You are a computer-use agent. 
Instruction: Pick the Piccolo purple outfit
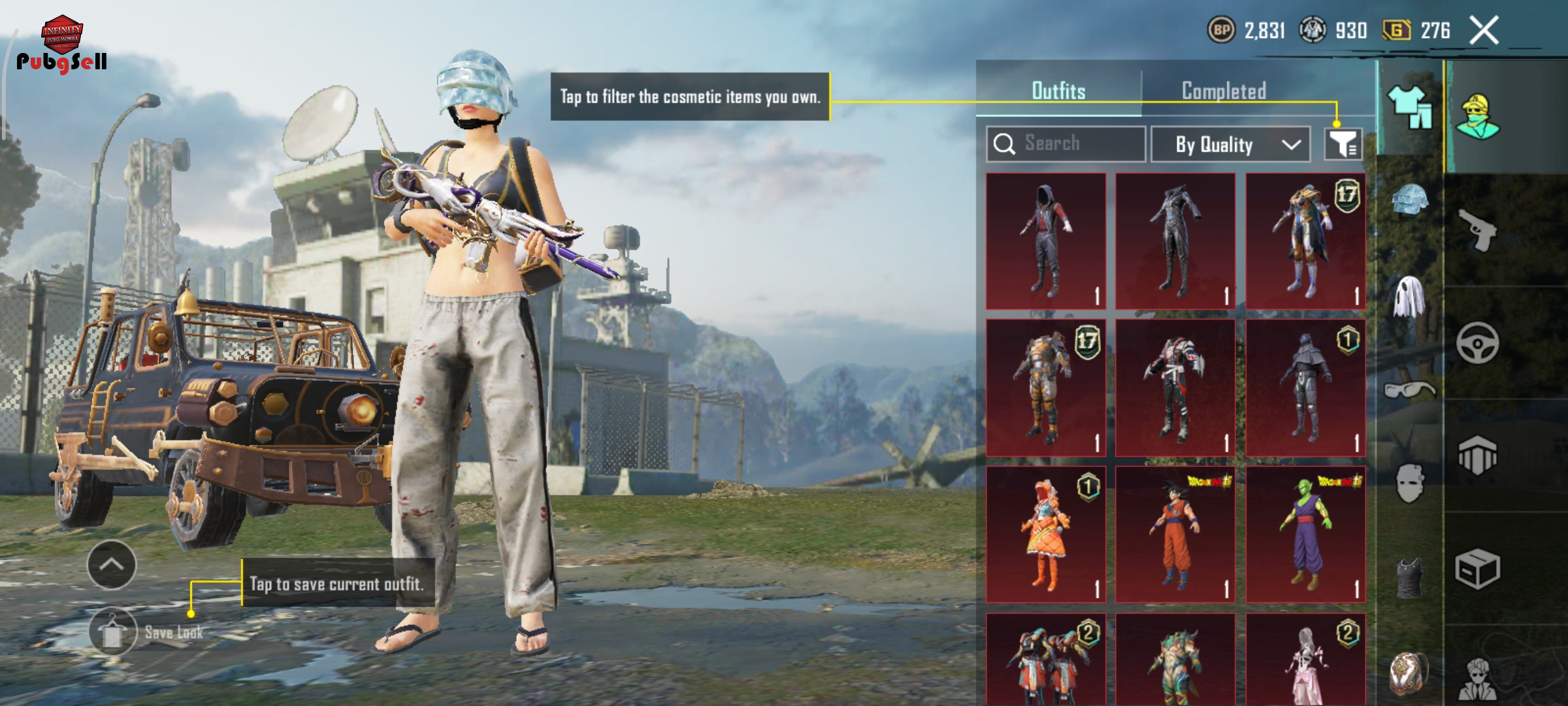pyautogui.click(x=1305, y=535)
